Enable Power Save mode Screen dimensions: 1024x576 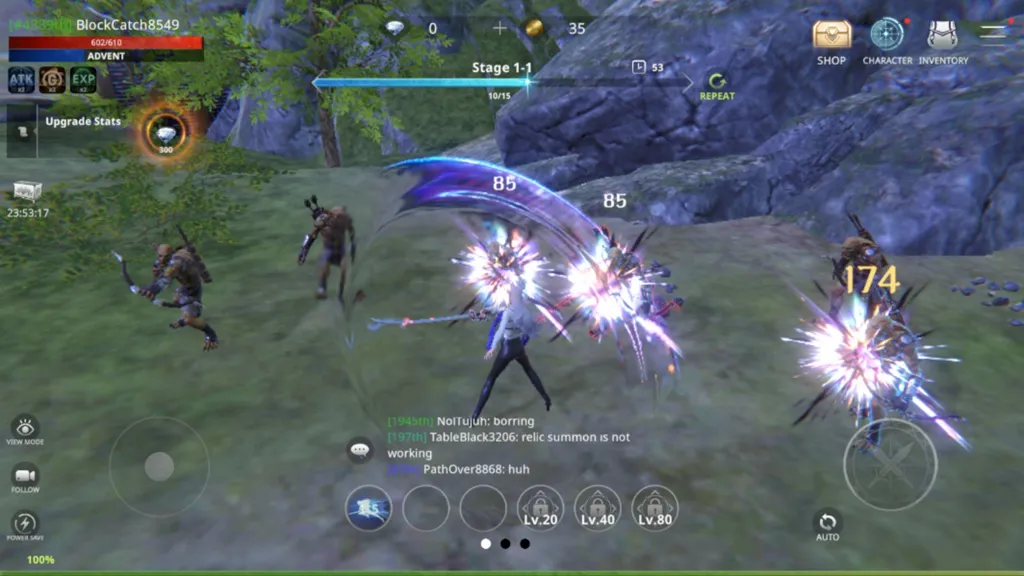point(25,524)
